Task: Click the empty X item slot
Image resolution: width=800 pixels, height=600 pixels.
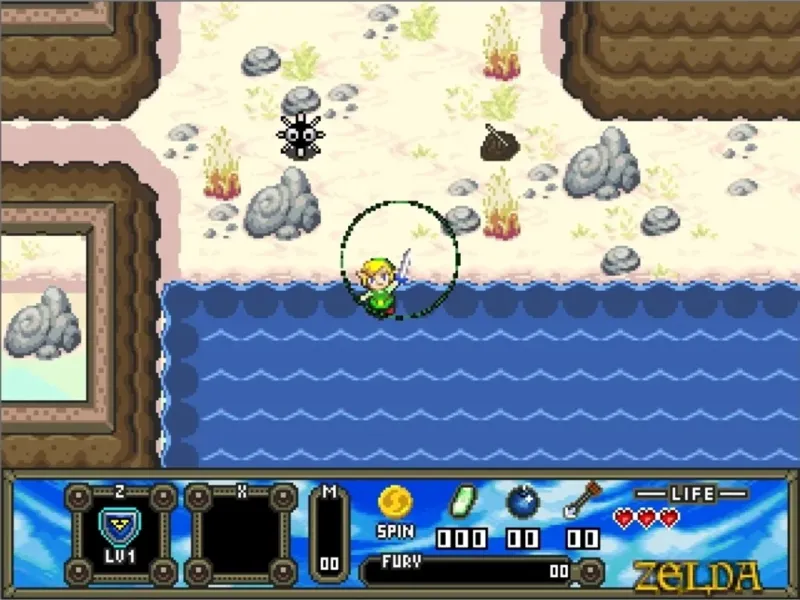Action: (240, 533)
